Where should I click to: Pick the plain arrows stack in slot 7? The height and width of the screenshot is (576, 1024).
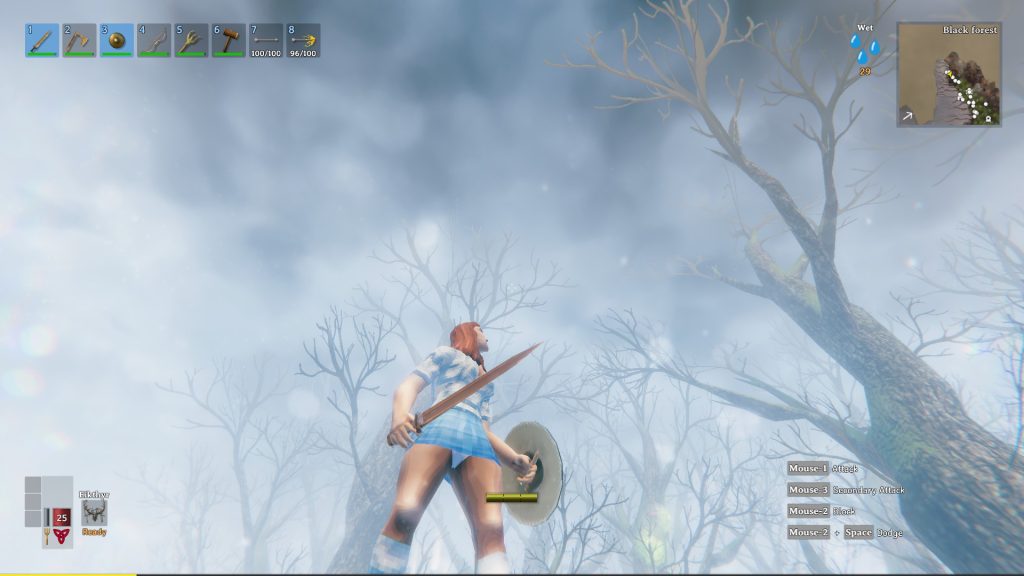[266, 40]
